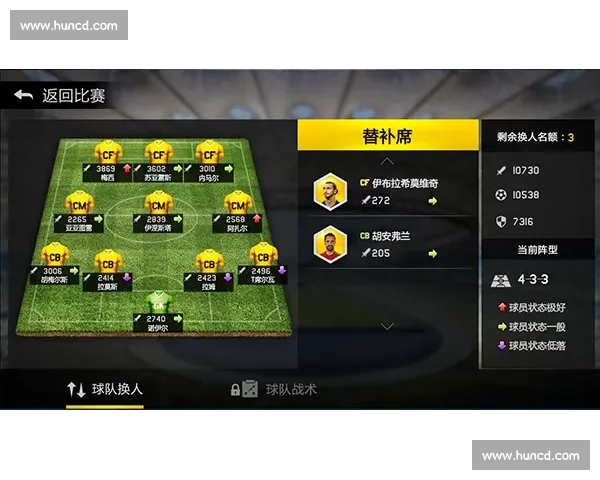Select forward 内马尔 on the pitch
Viewport: 600px width, 480px height.
[209, 158]
